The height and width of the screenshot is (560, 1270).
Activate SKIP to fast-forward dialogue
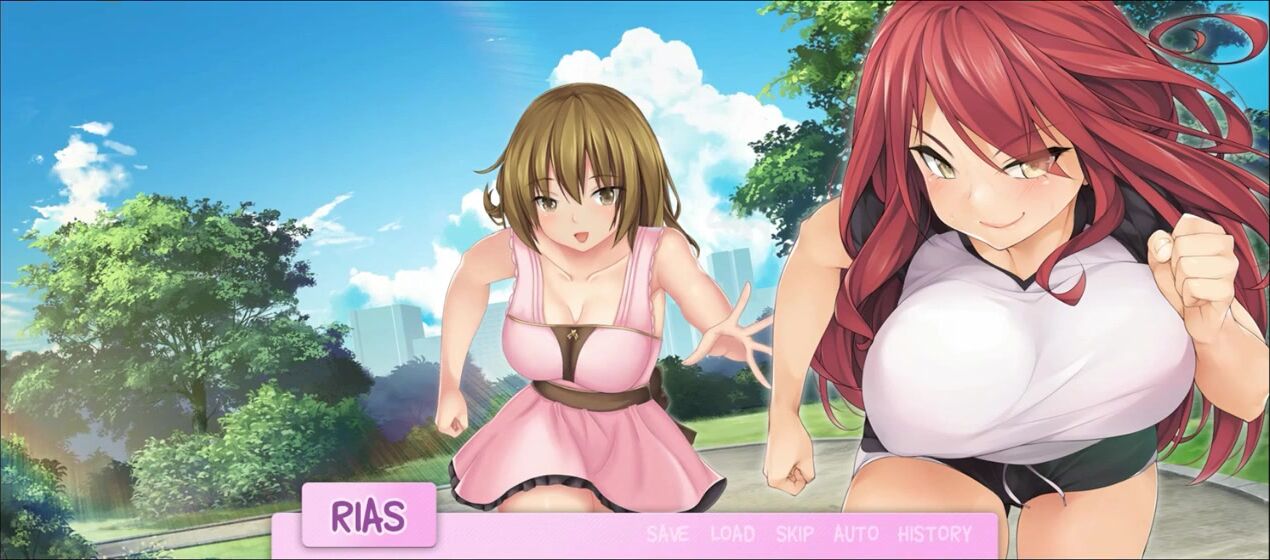tap(795, 534)
